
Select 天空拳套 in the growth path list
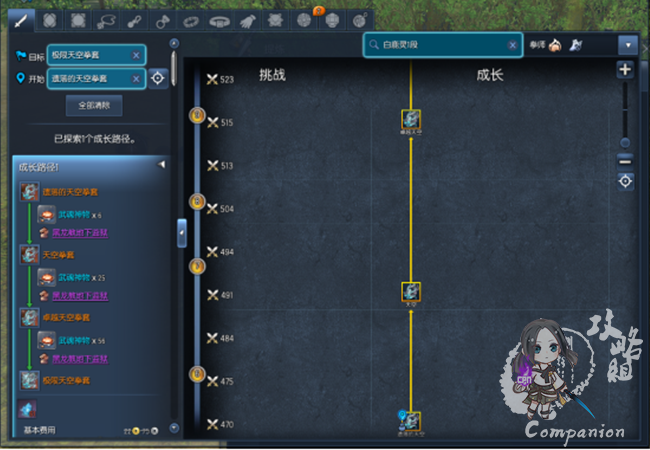[60, 254]
